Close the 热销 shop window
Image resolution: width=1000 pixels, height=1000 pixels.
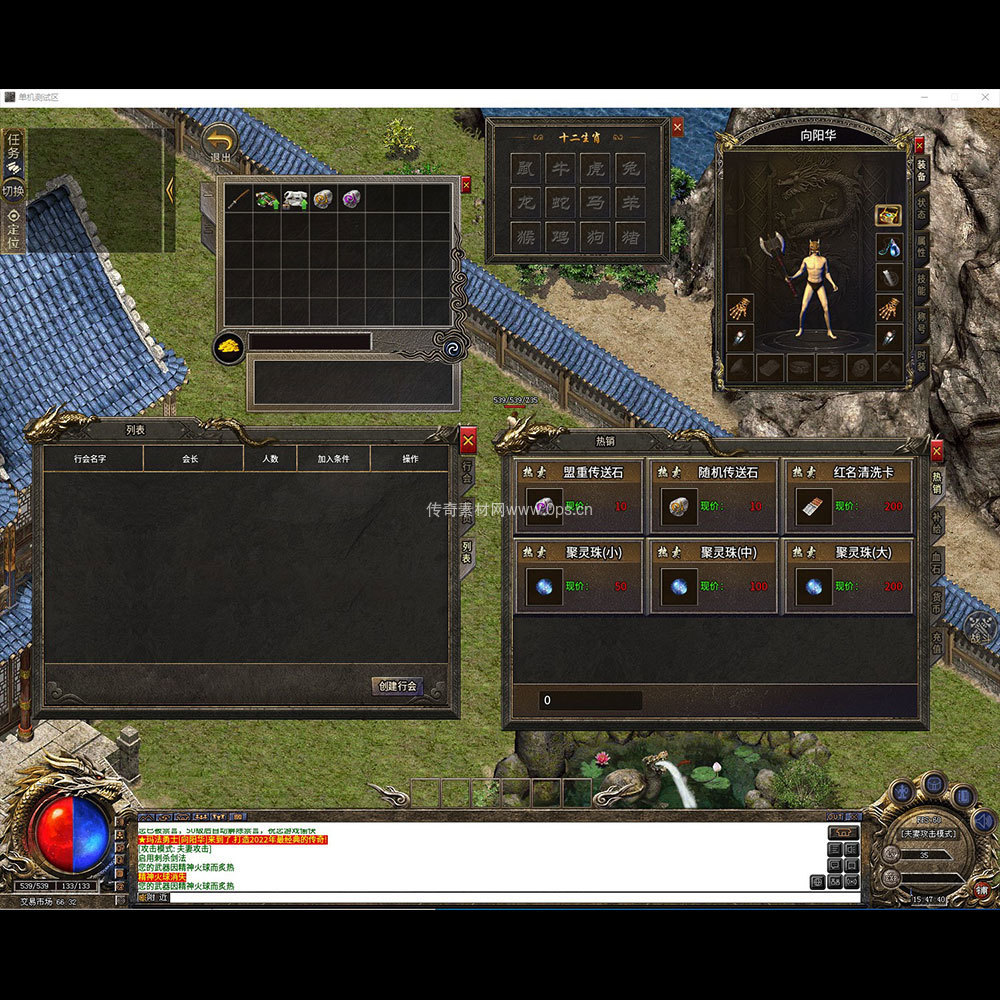(x=937, y=451)
